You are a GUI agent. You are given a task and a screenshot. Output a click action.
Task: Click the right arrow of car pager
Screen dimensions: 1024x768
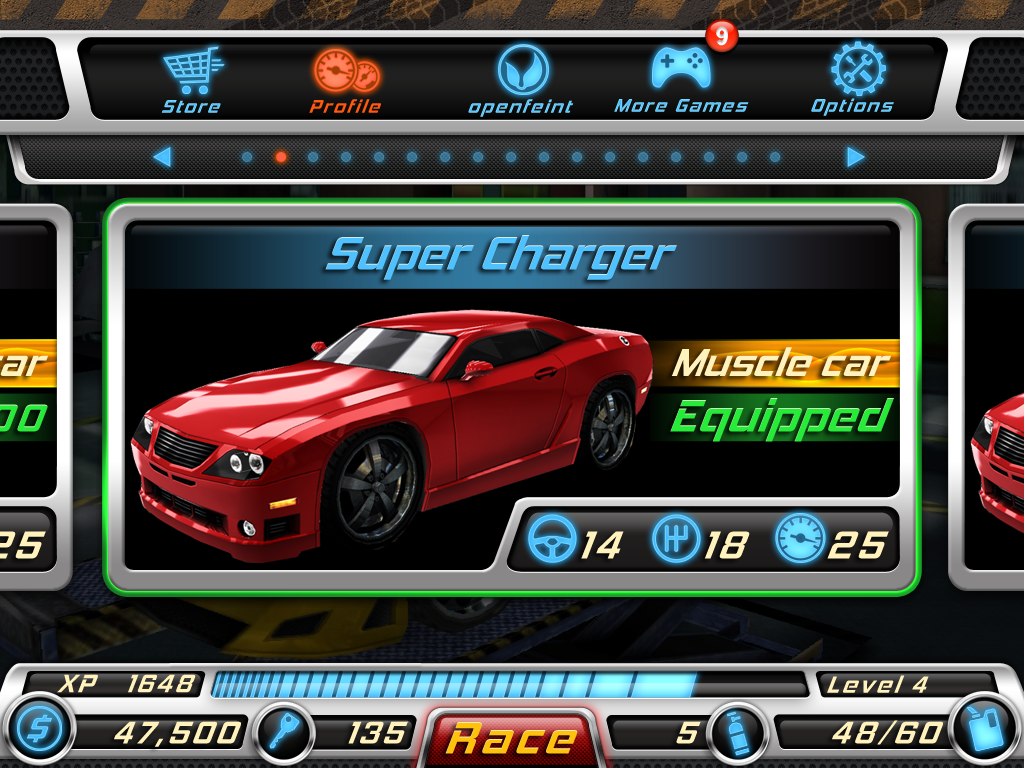pos(855,157)
